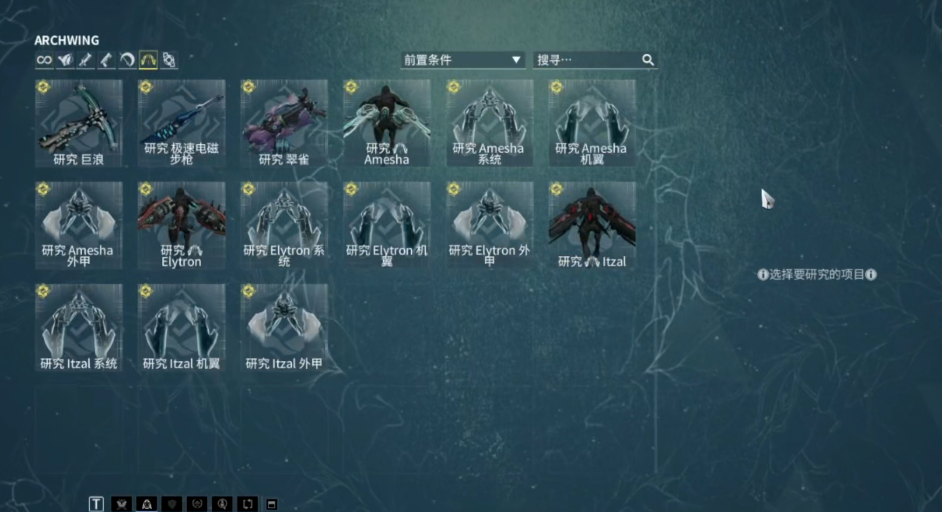
Task: Open the 研究 Elytron 外甲 item
Action: pos(489,225)
